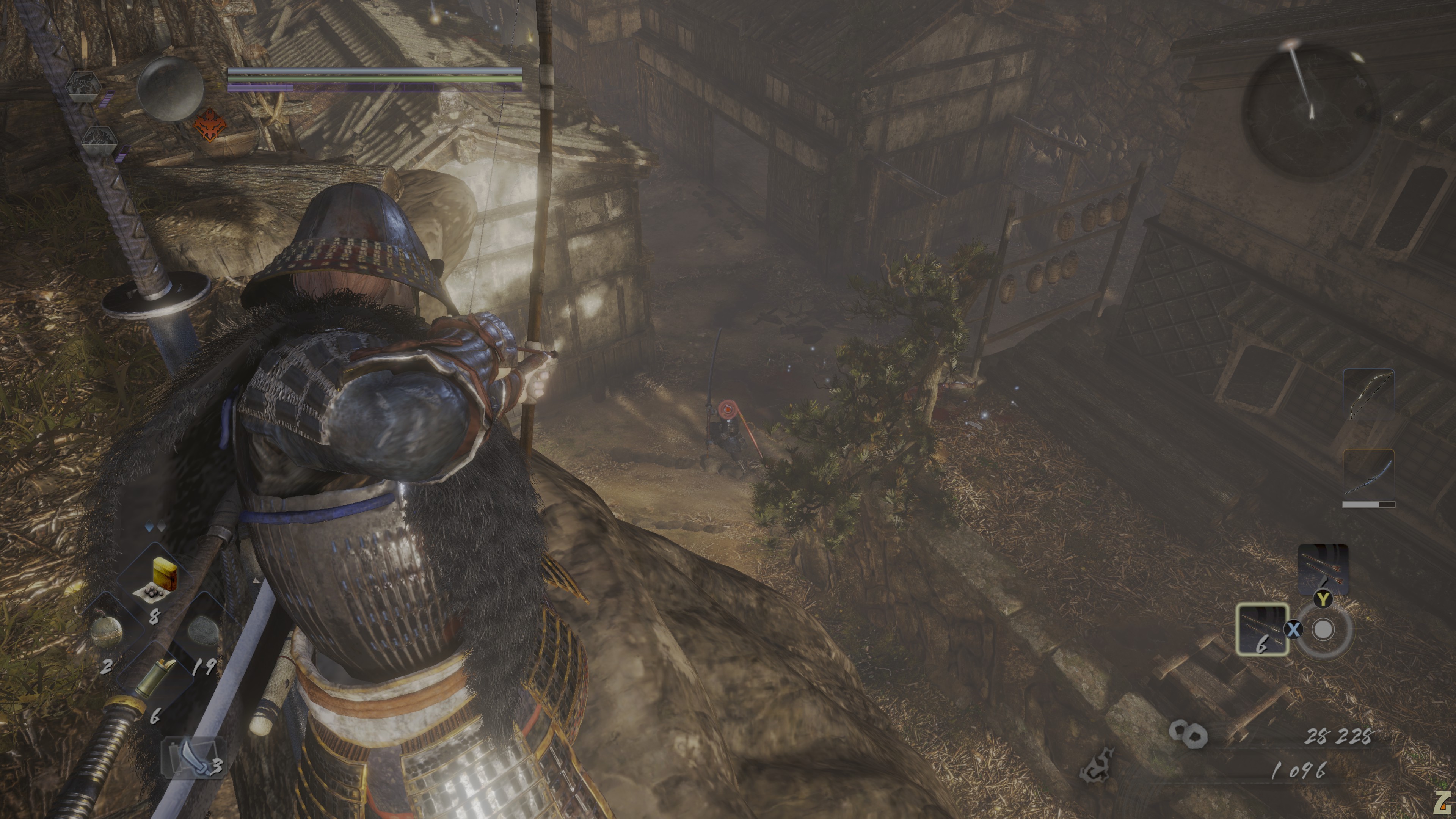The width and height of the screenshot is (1456, 819).
Task: Select the grey stone item slot
Action: point(202,631)
